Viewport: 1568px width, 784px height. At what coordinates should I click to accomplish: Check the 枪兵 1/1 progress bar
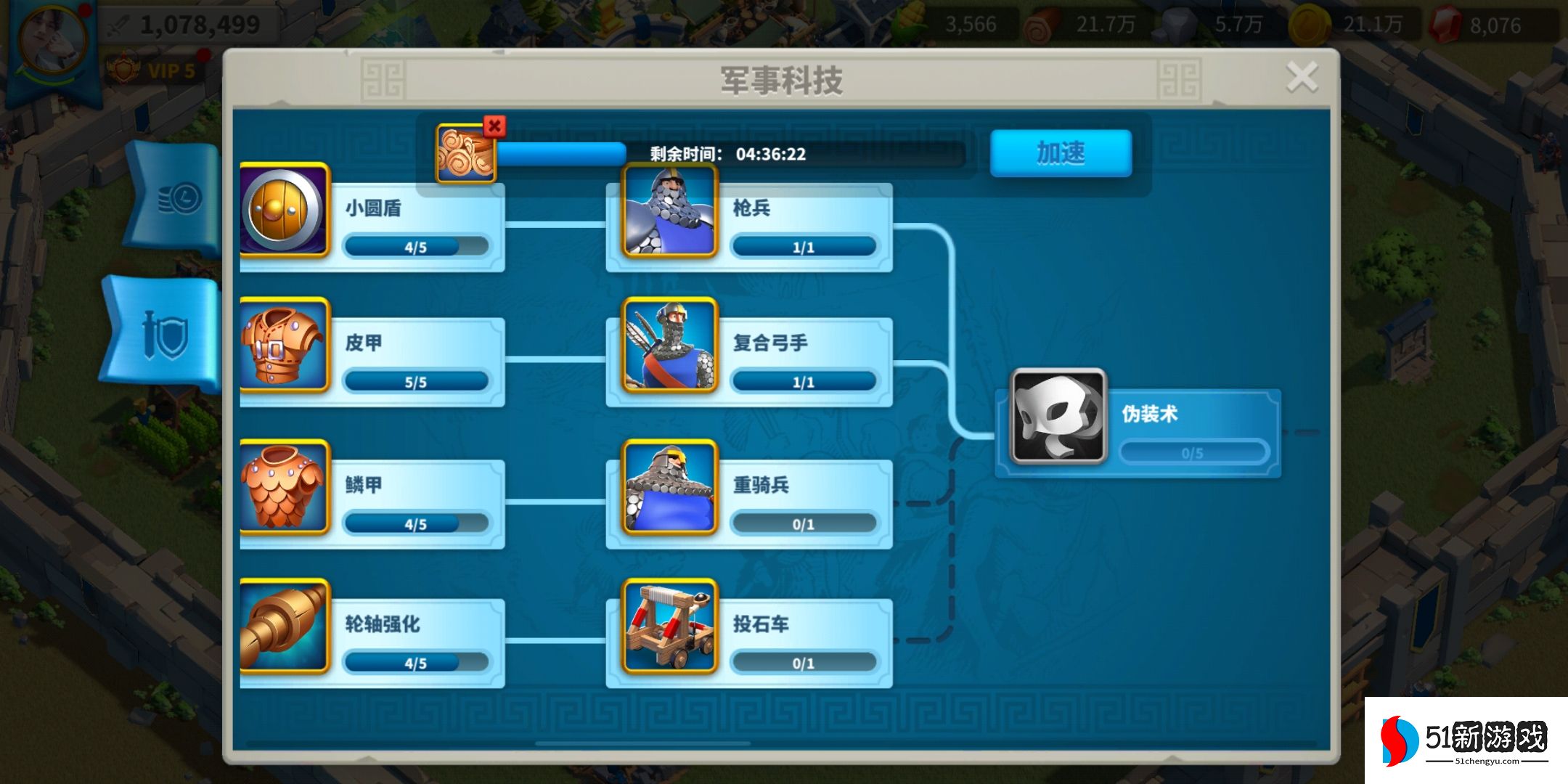click(804, 247)
